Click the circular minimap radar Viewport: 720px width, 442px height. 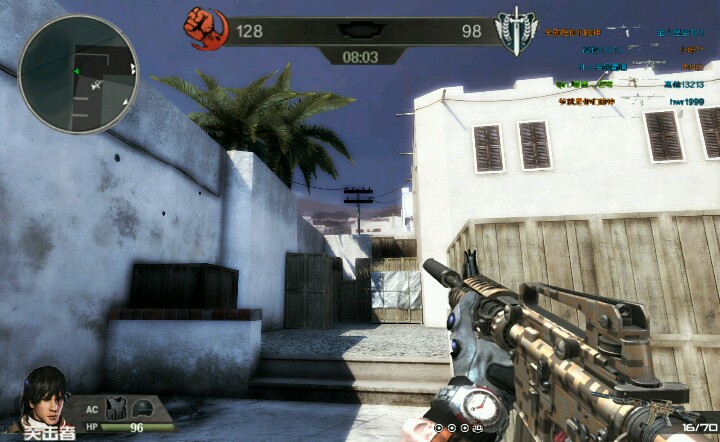click(78, 74)
